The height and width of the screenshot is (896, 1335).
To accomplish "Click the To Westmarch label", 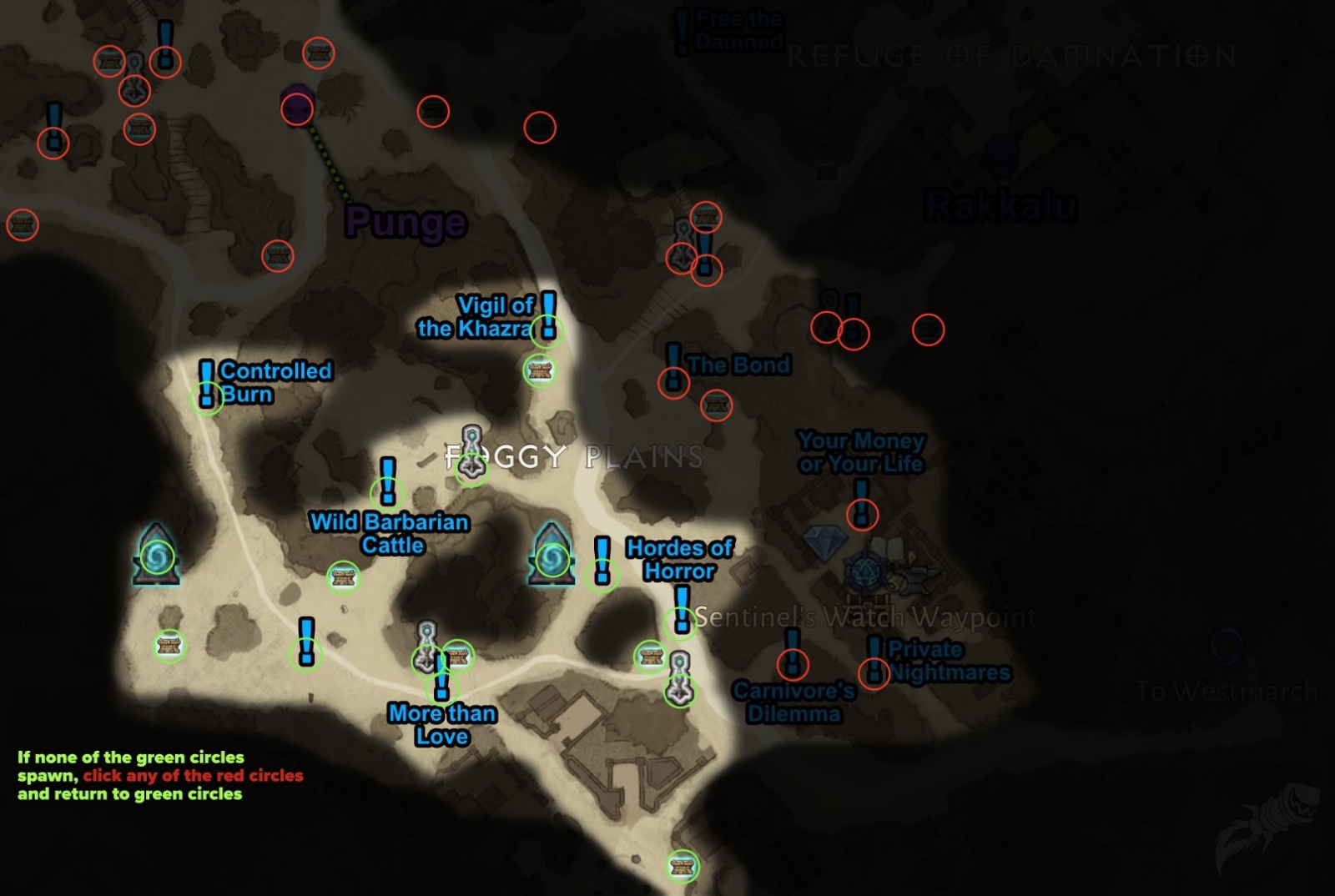I will tap(1227, 689).
